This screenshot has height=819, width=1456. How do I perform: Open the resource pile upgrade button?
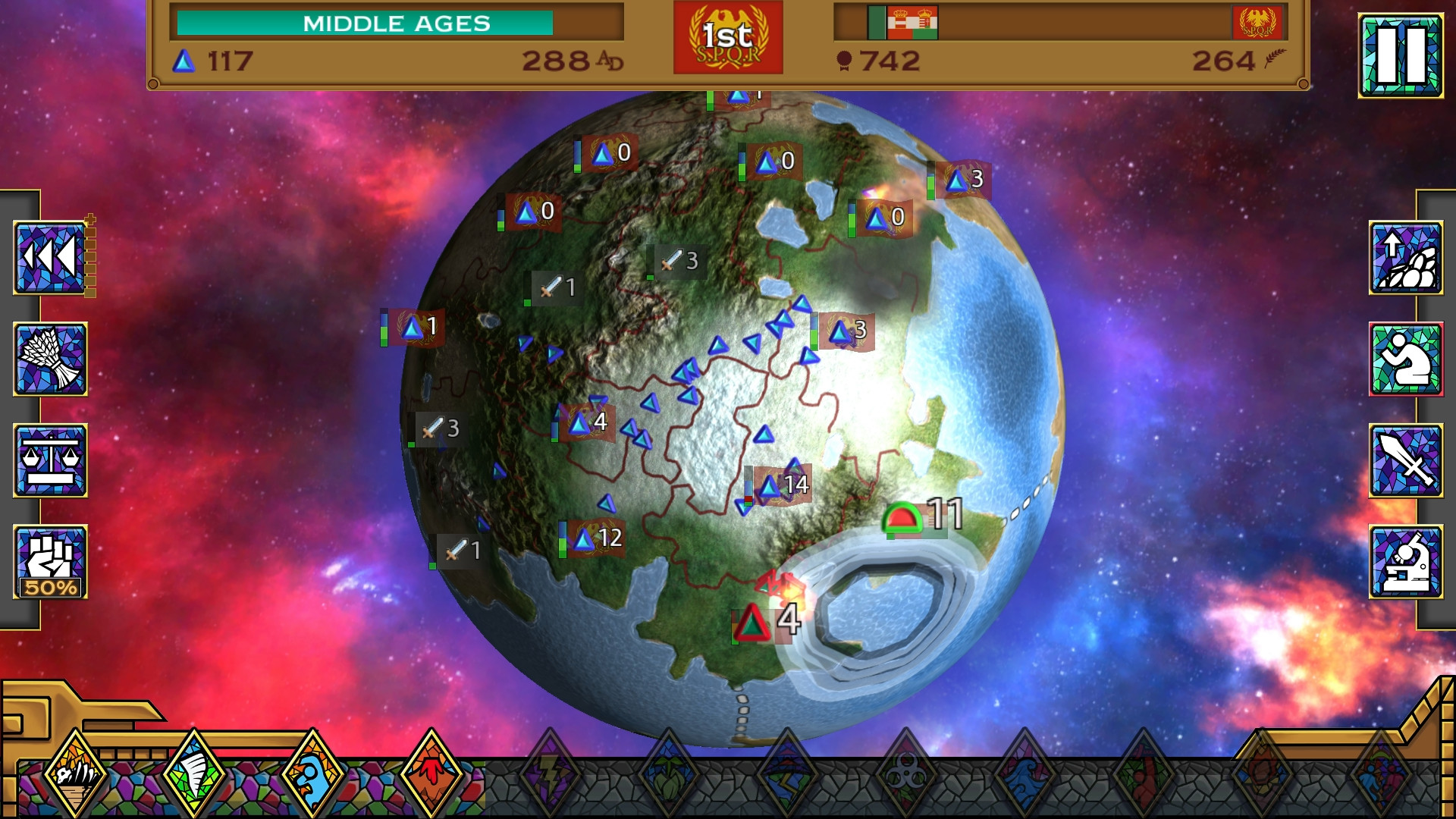pos(1405,258)
